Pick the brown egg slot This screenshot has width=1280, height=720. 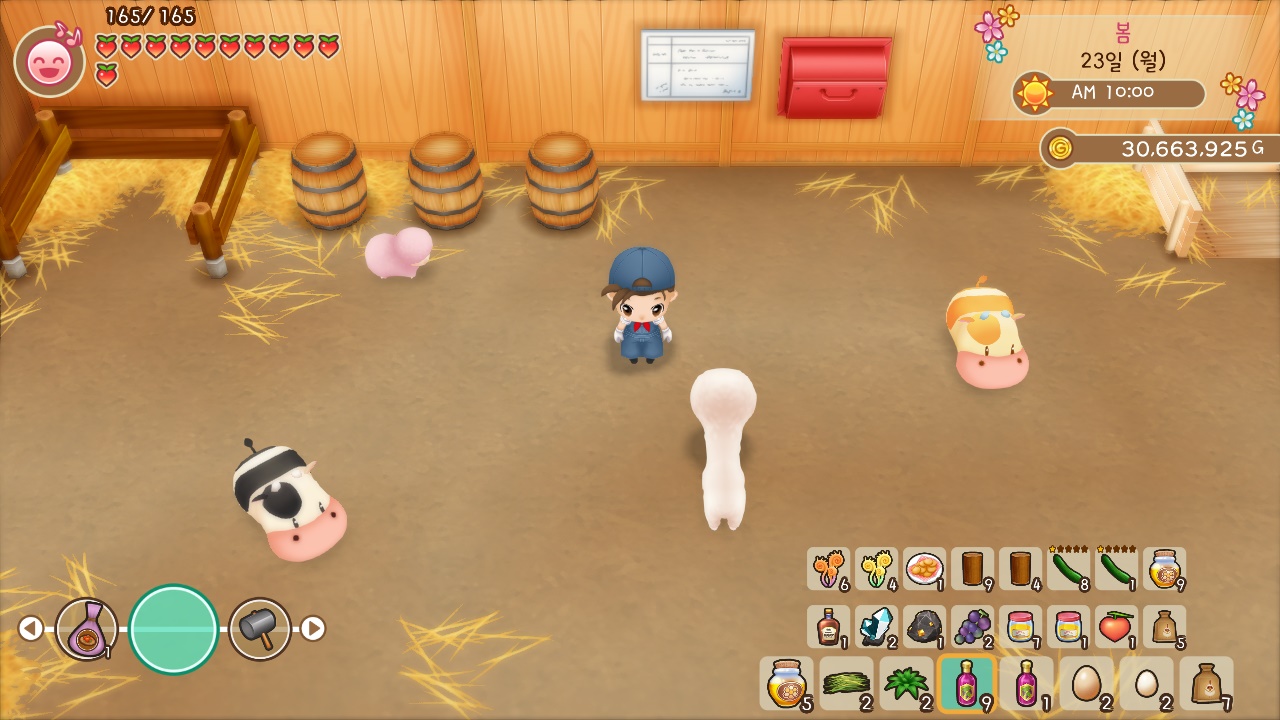coord(1086,683)
